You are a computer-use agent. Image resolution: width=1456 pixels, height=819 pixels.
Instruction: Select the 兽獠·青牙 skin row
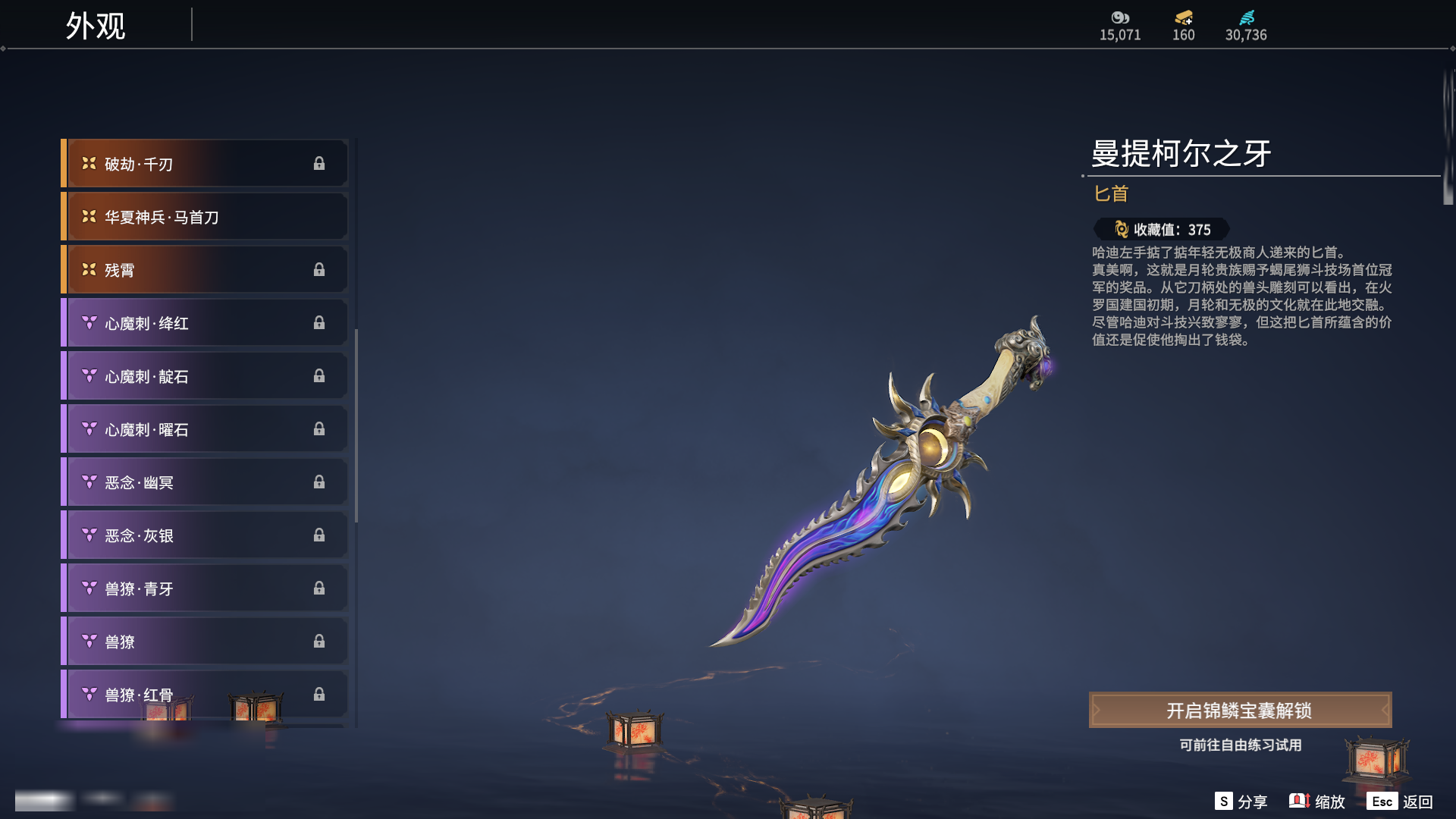pyautogui.click(x=206, y=588)
